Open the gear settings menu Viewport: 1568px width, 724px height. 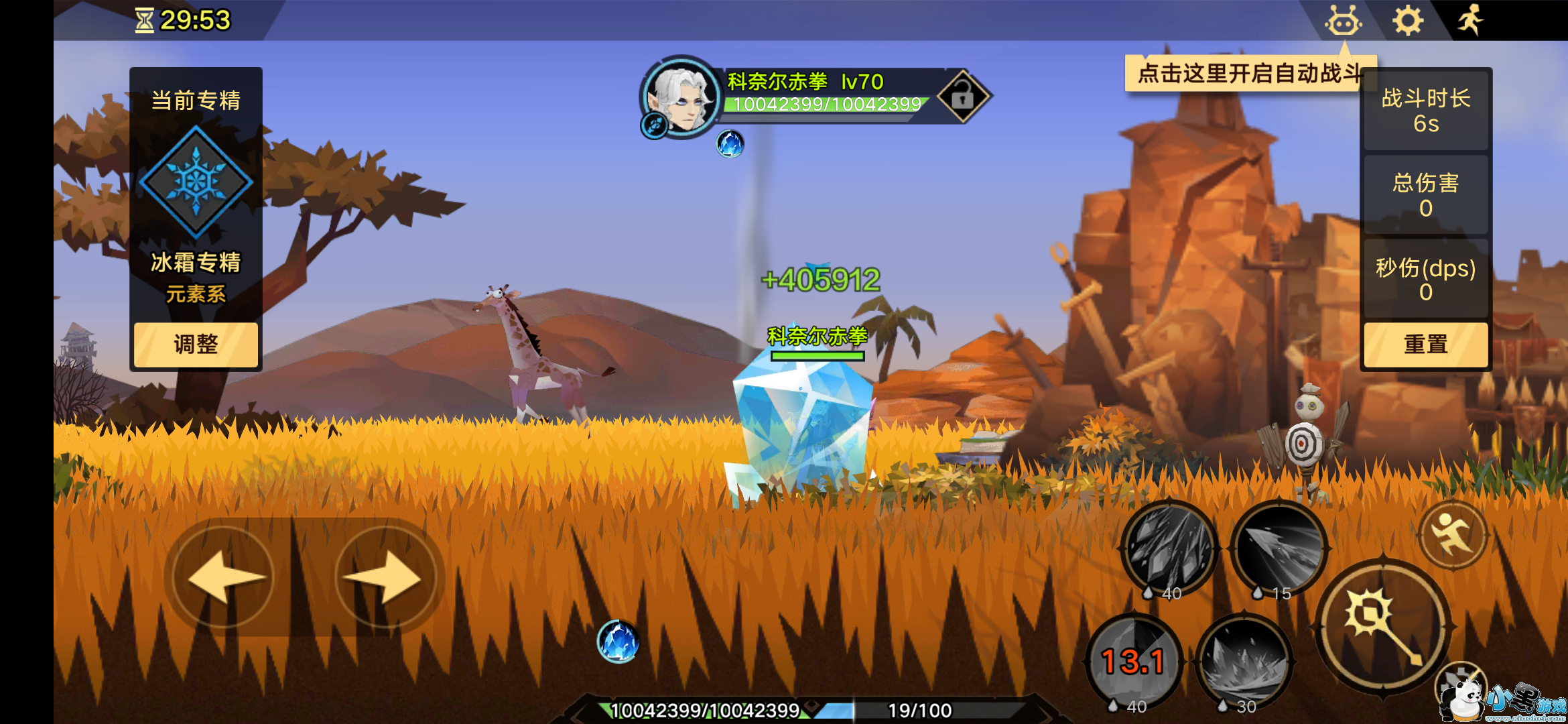(x=1408, y=21)
